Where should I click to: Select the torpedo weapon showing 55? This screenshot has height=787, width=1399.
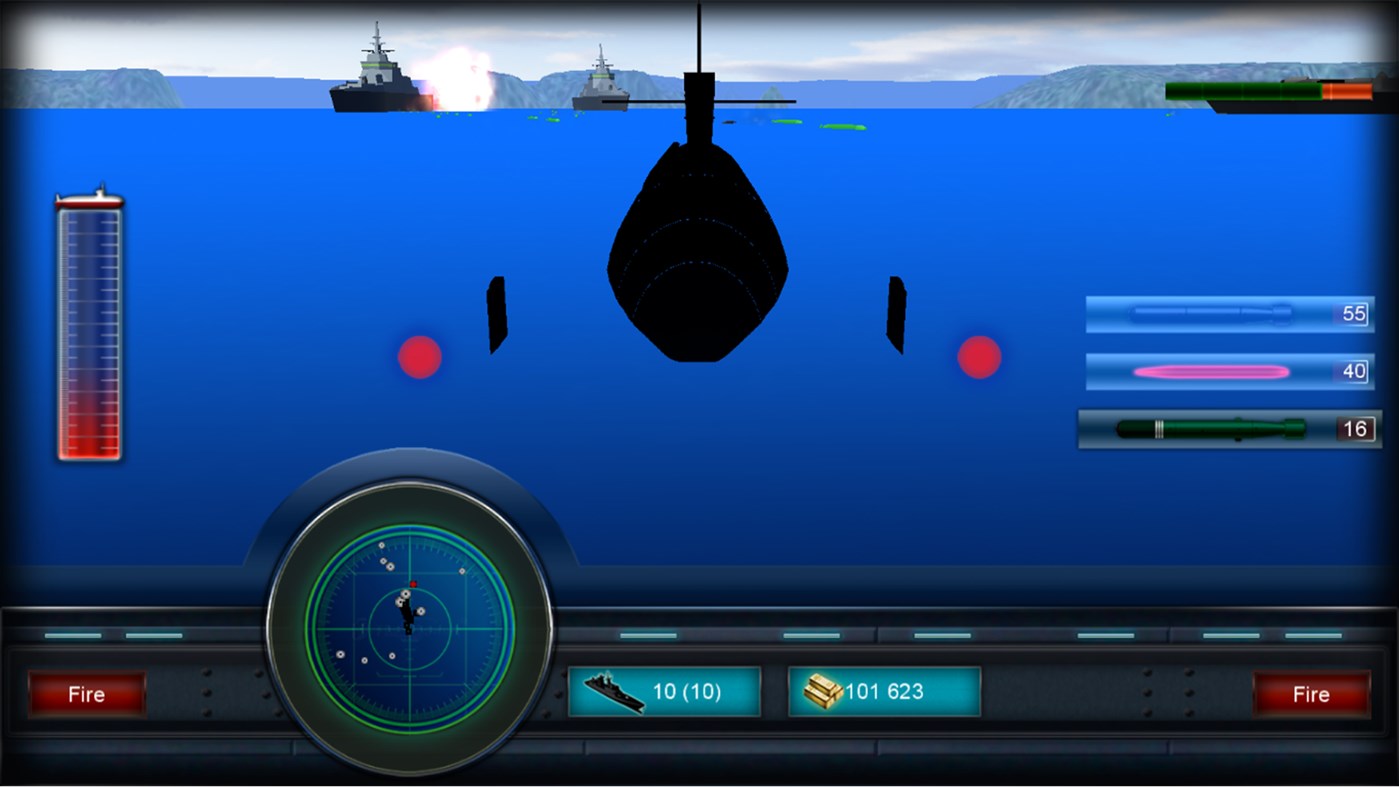coord(1229,314)
